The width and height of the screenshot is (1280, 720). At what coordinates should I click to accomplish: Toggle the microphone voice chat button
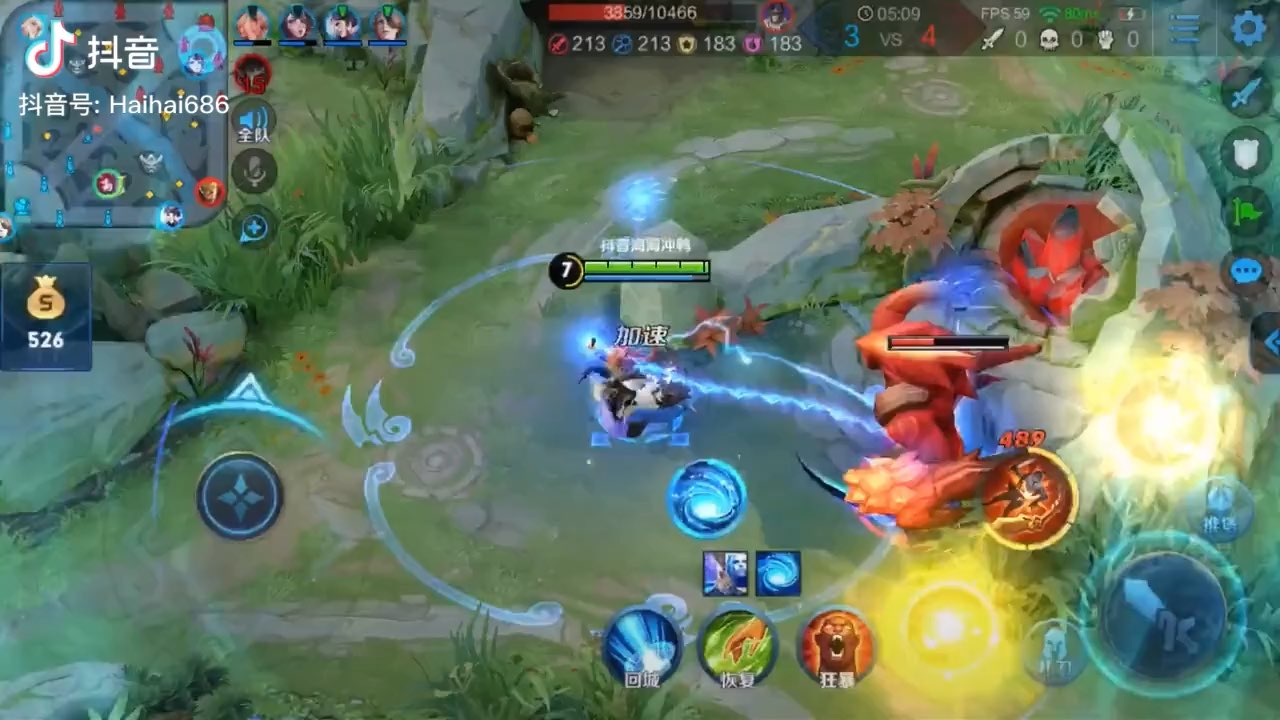click(254, 172)
